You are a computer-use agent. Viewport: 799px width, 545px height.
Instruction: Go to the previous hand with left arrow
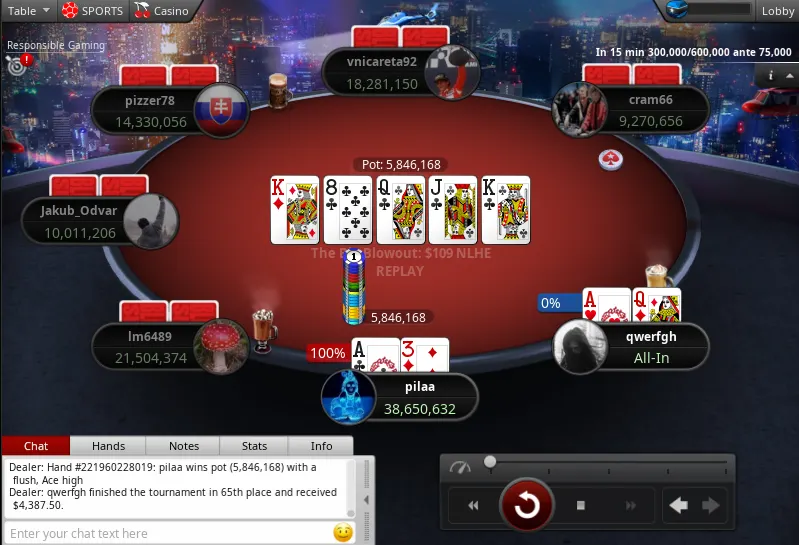(x=678, y=505)
